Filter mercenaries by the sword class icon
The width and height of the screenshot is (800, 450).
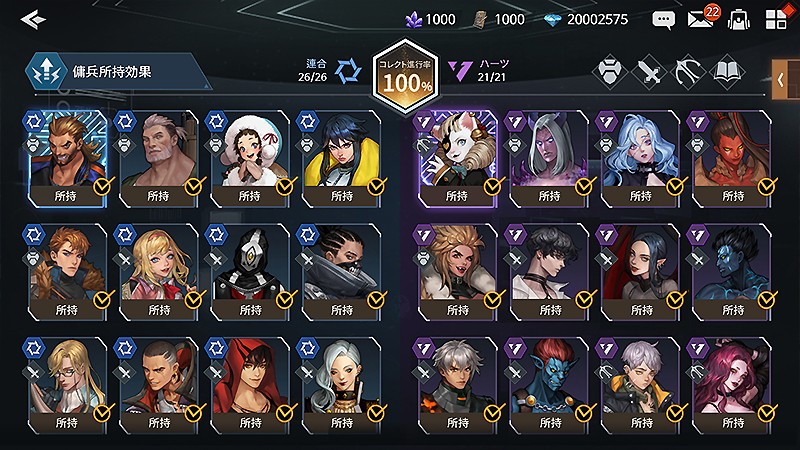(651, 72)
